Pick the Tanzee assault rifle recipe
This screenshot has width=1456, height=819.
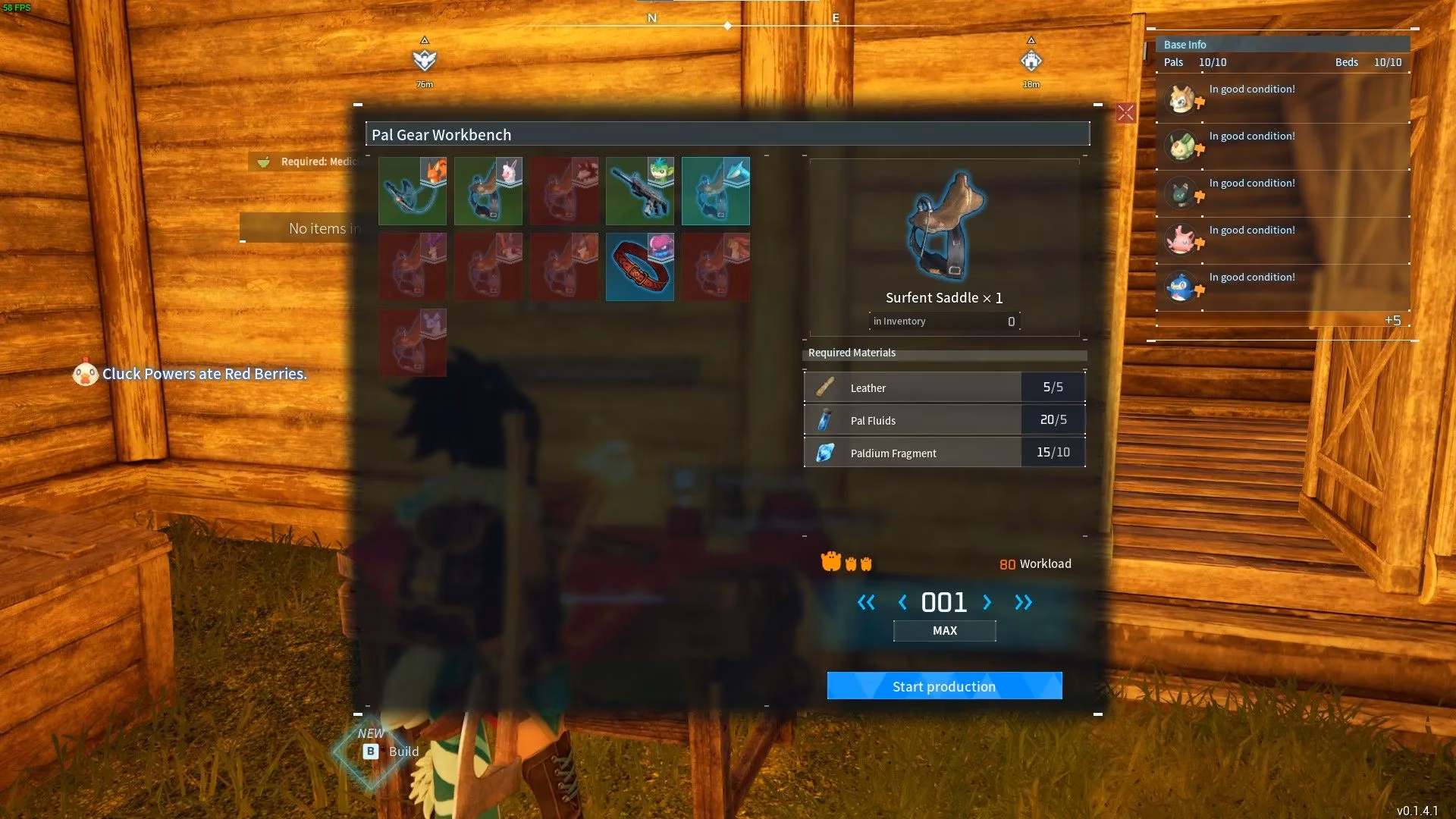640,191
